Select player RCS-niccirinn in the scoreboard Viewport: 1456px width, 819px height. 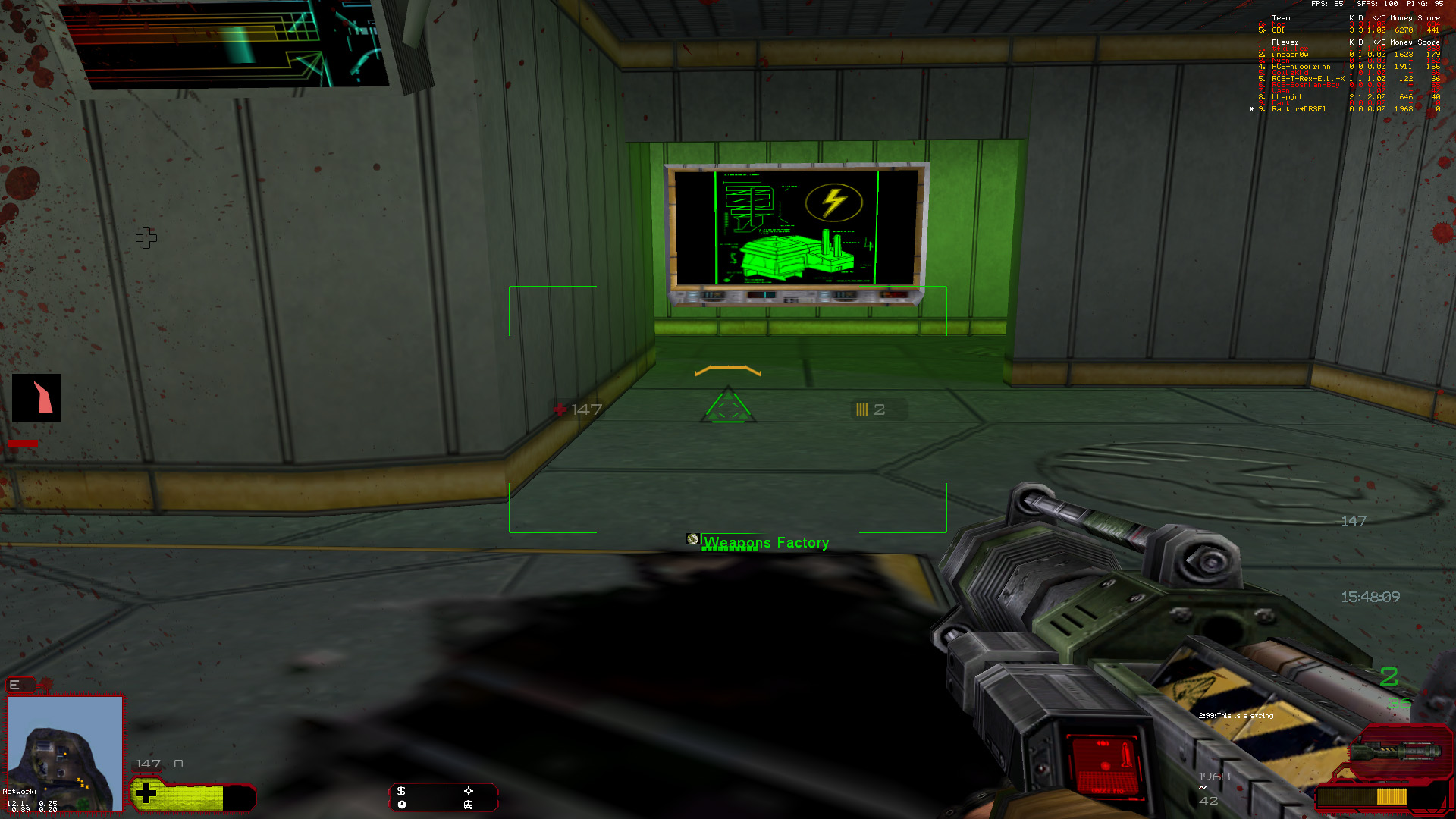click(x=1301, y=67)
